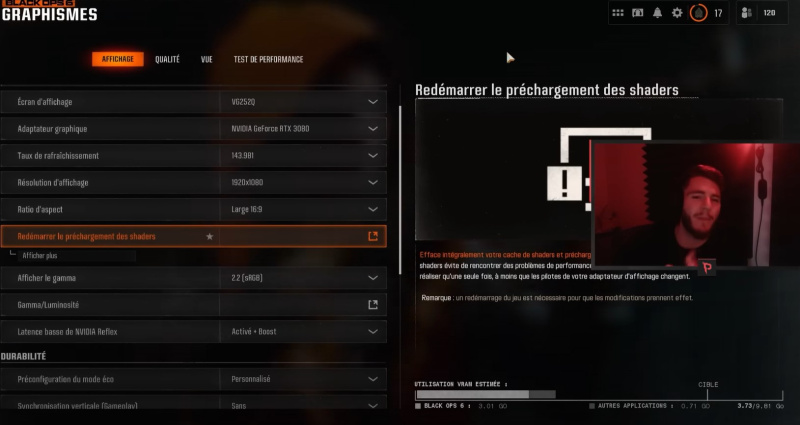Open the Ratio d'aspect dropdown
The image size is (800, 425).
tap(301, 210)
